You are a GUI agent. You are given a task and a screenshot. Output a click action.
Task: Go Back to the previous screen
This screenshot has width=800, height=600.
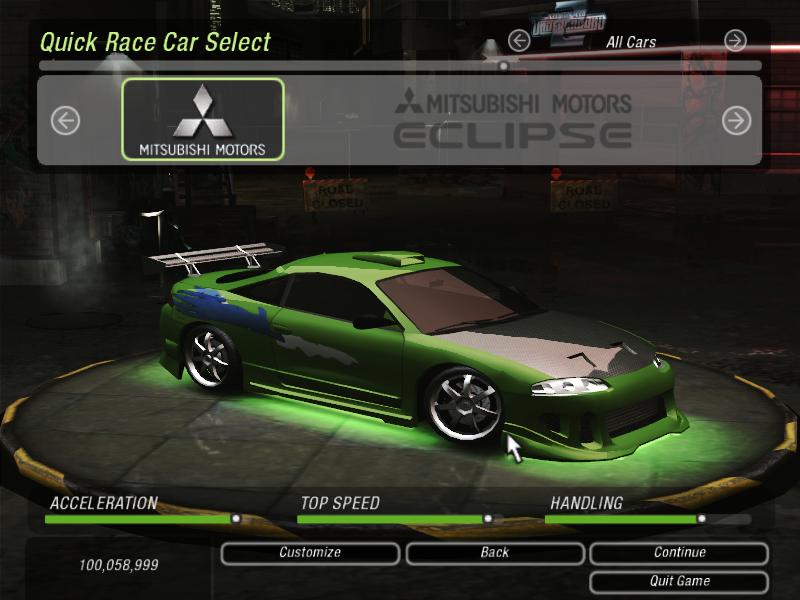coord(494,553)
